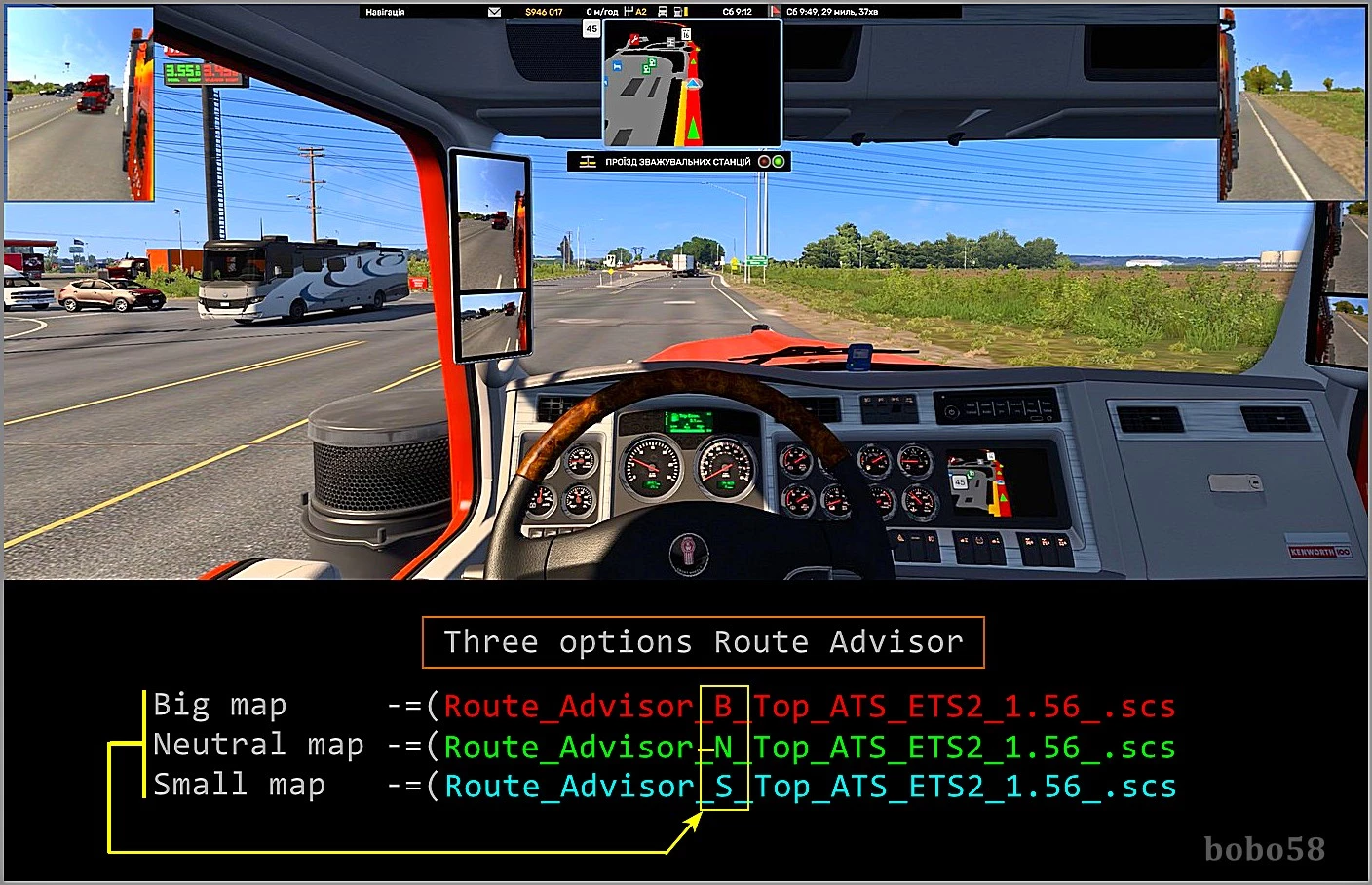1372x885 pixels.
Task: Toggle the 45 speed limit indicator beside the minimap
Action: coord(591,28)
